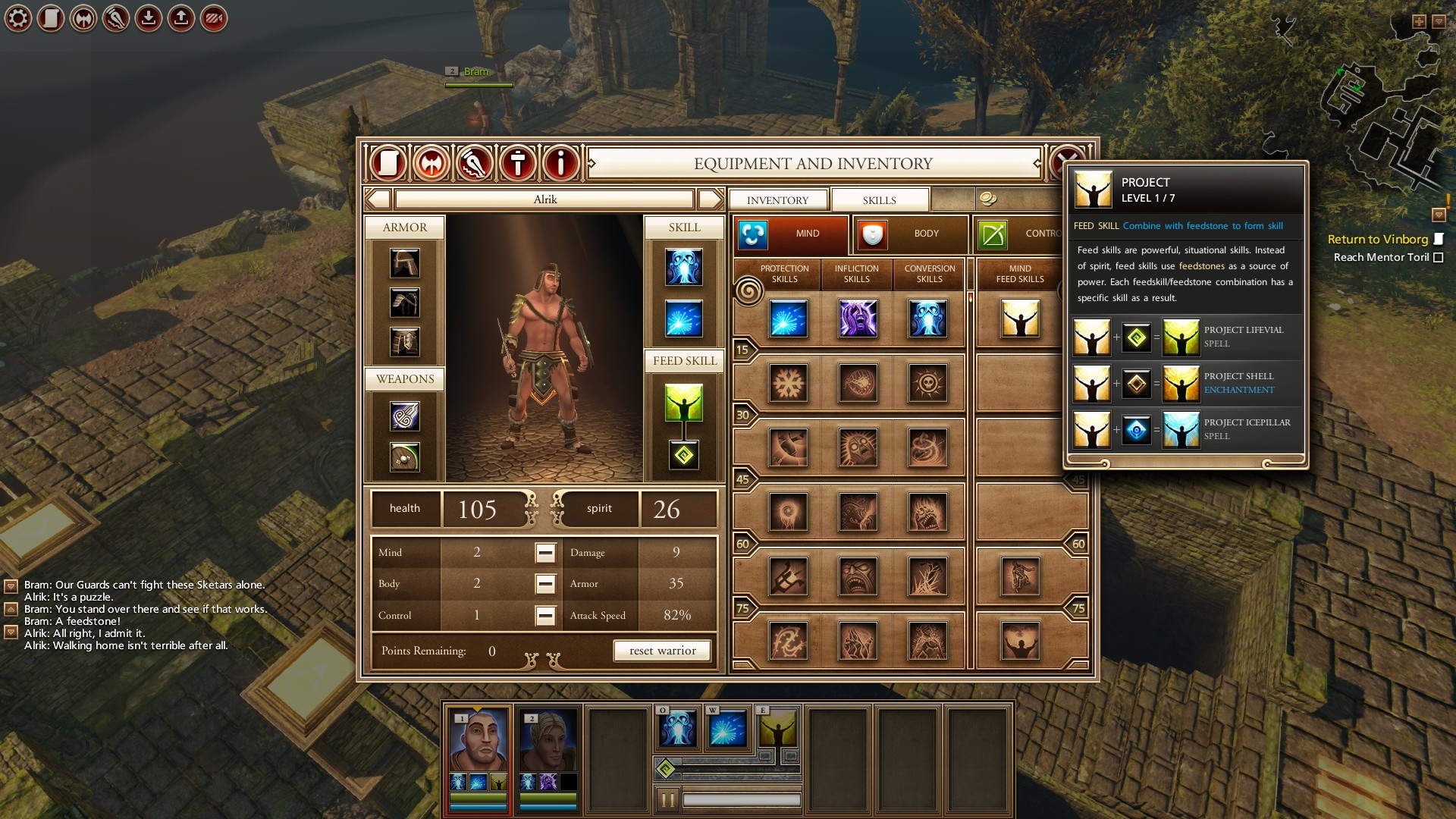Click the pause button
The width and height of the screenshot is (1456, 819).
(x=667, y=799)
